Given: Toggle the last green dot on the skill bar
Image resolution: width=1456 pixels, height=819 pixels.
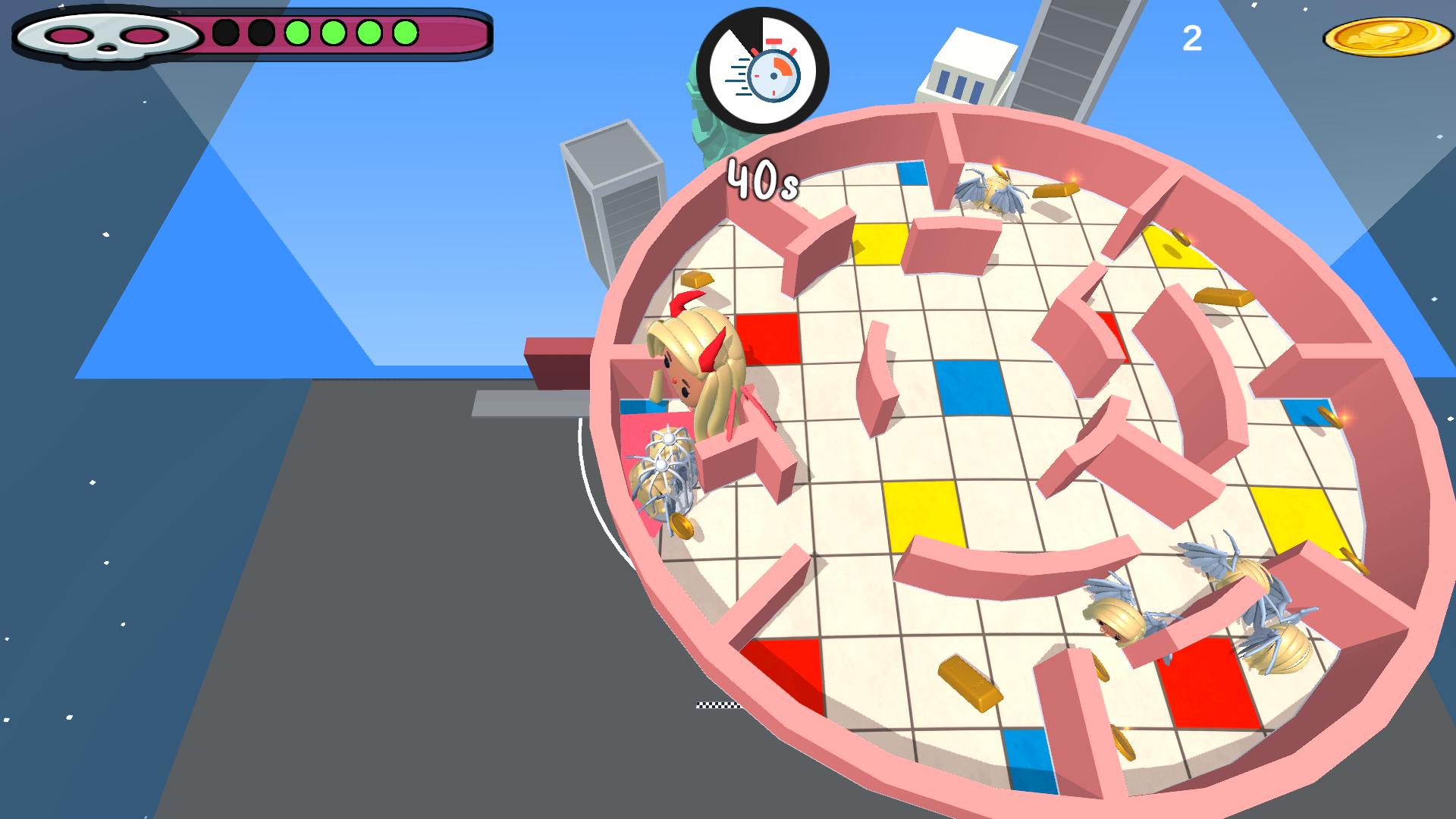Looking at the screenshot, I should [x=406, y=32].
